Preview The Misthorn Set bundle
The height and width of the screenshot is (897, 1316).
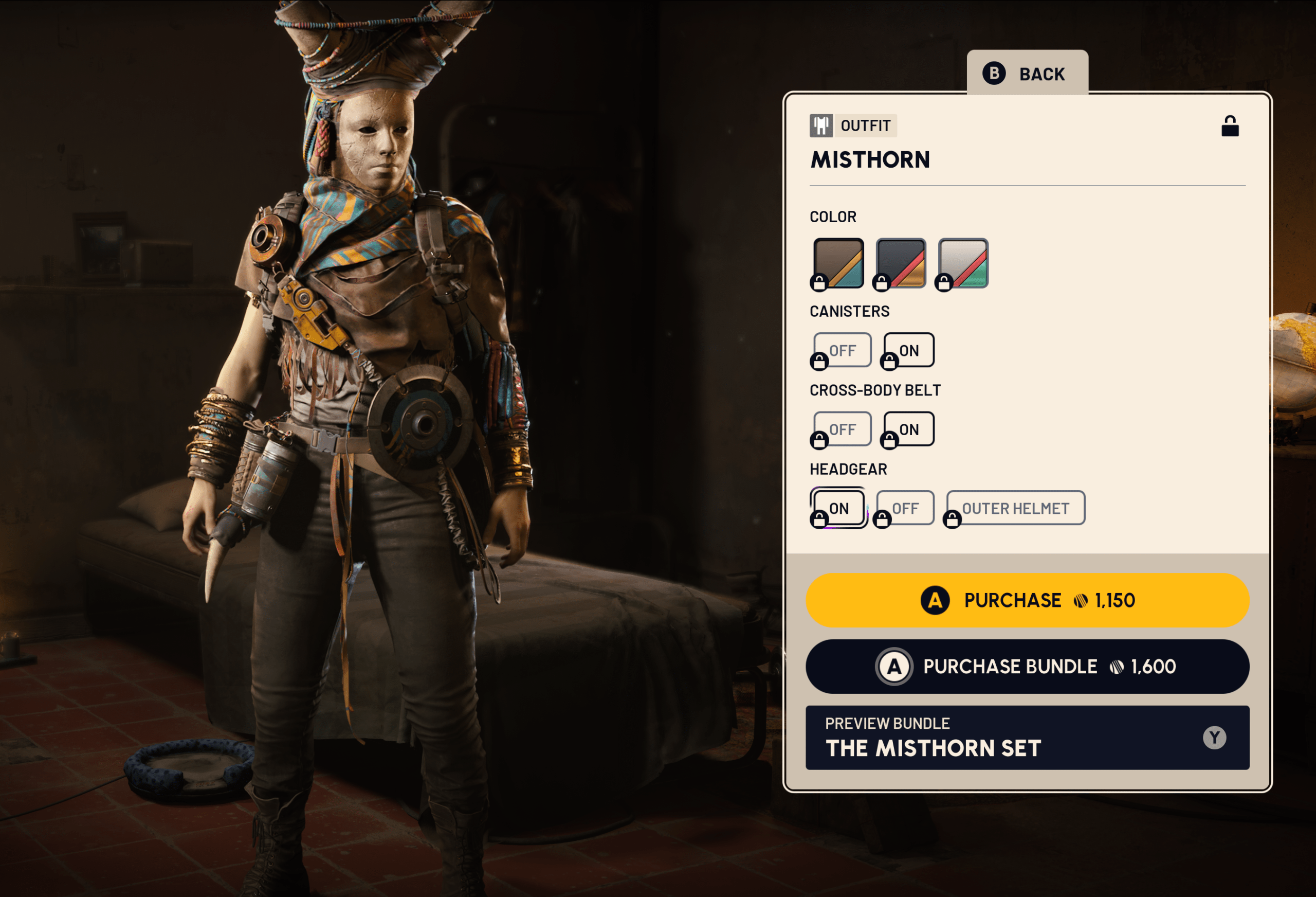pyautogui.click(x=1027, y=737)
